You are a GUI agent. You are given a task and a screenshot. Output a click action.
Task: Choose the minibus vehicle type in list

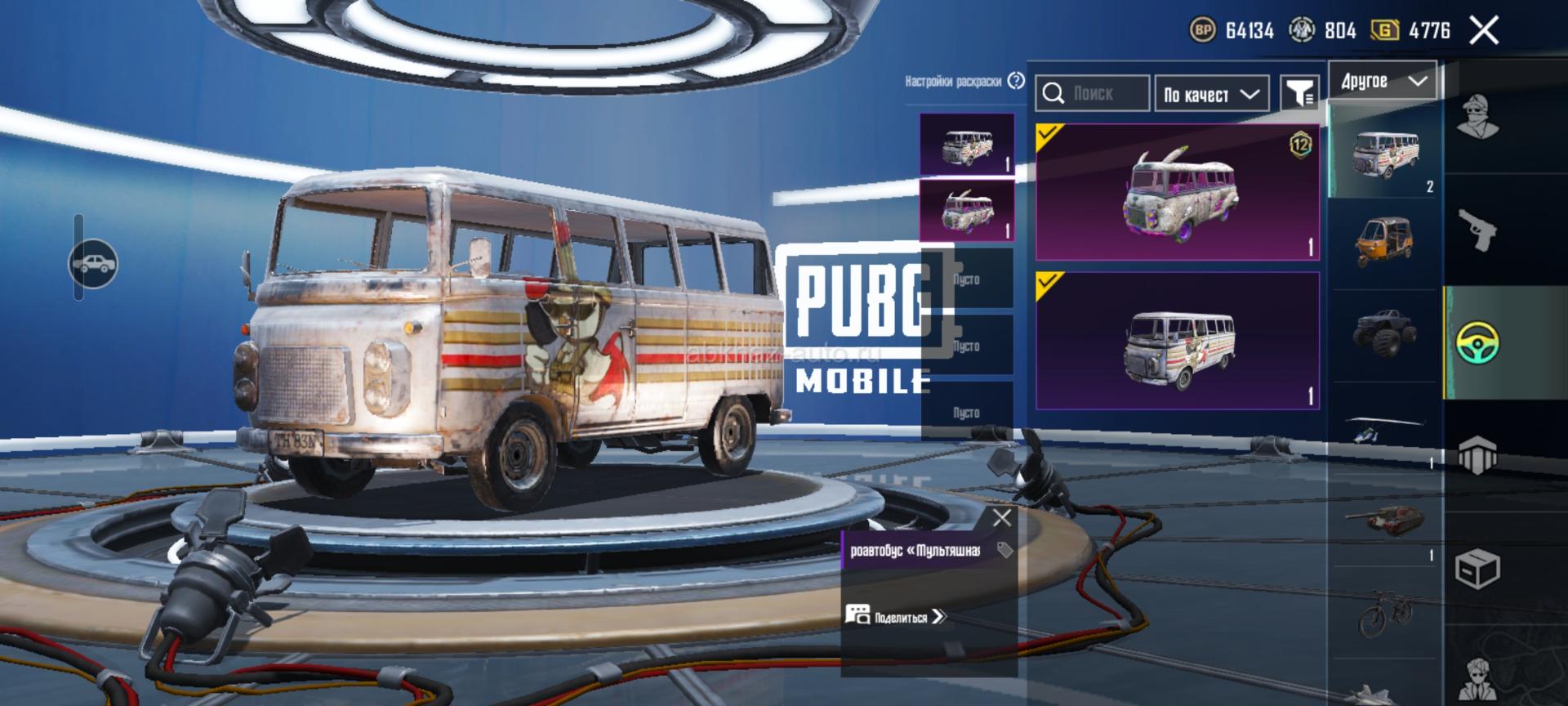click(x=1385, y=153)
